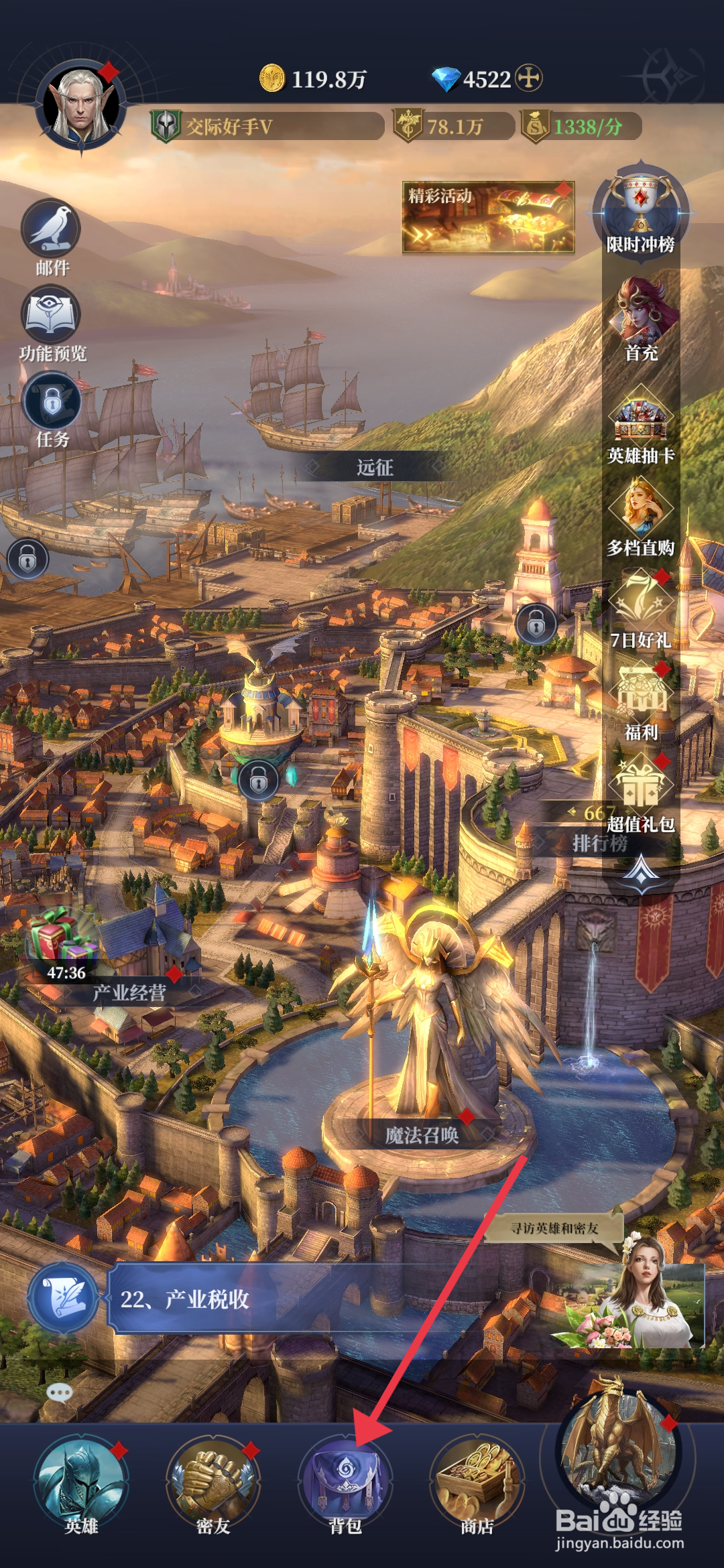
Task: Open the 任务 quests panel
Action: tap(52, 403)
